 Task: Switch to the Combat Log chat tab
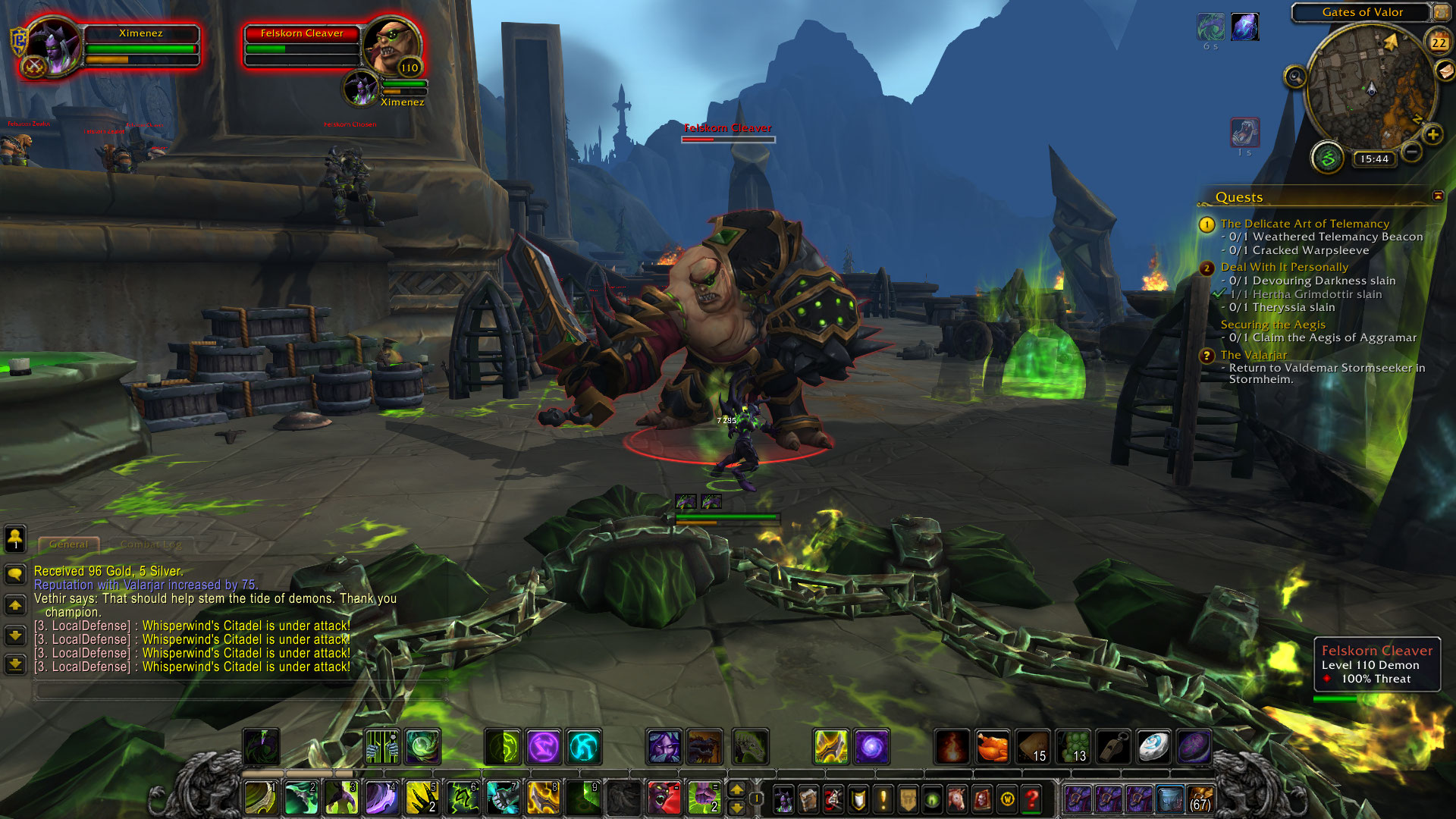pos(150,544)
